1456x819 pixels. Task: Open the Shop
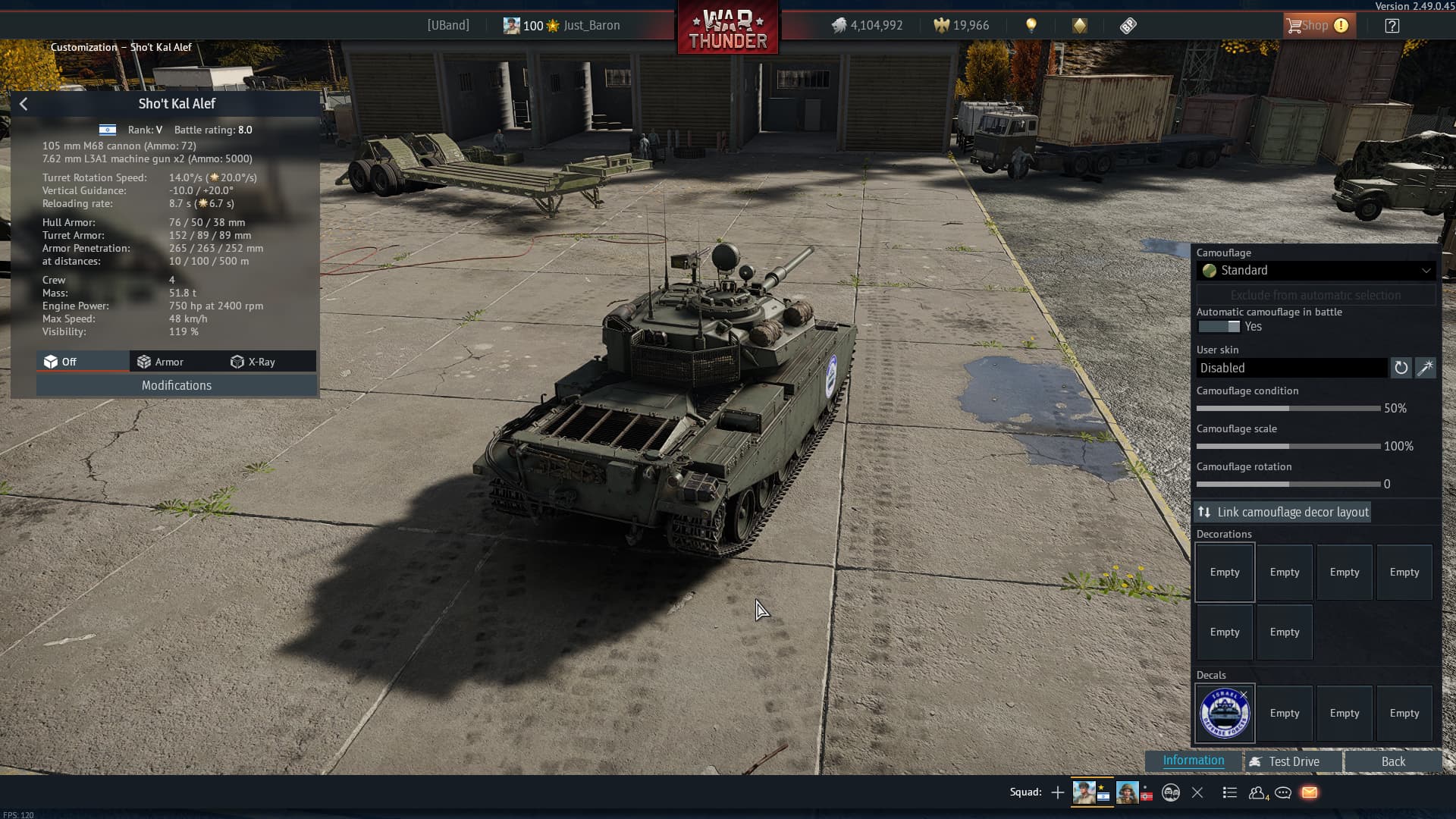point(1316,26)
